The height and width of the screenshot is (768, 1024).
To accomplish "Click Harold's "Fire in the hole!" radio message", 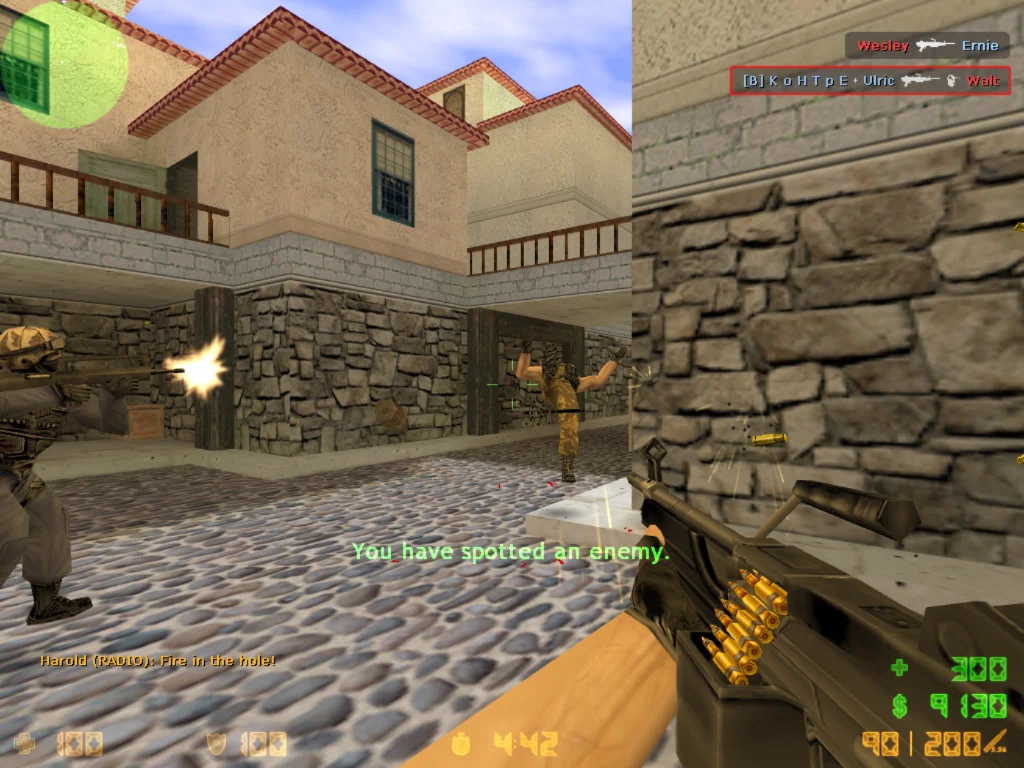I will tap(158, 661).
